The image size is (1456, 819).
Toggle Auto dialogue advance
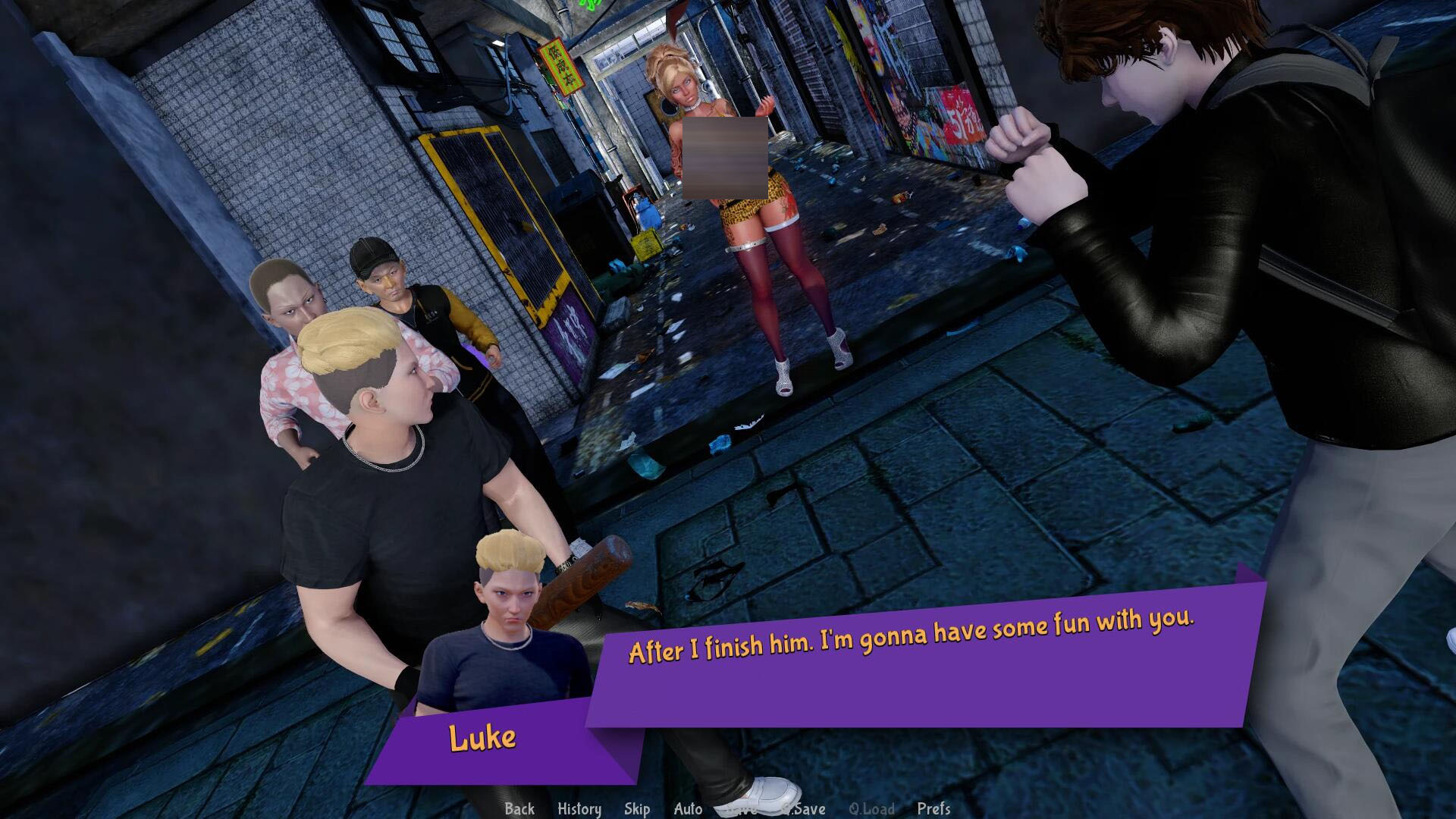click(x=688, y=808)
